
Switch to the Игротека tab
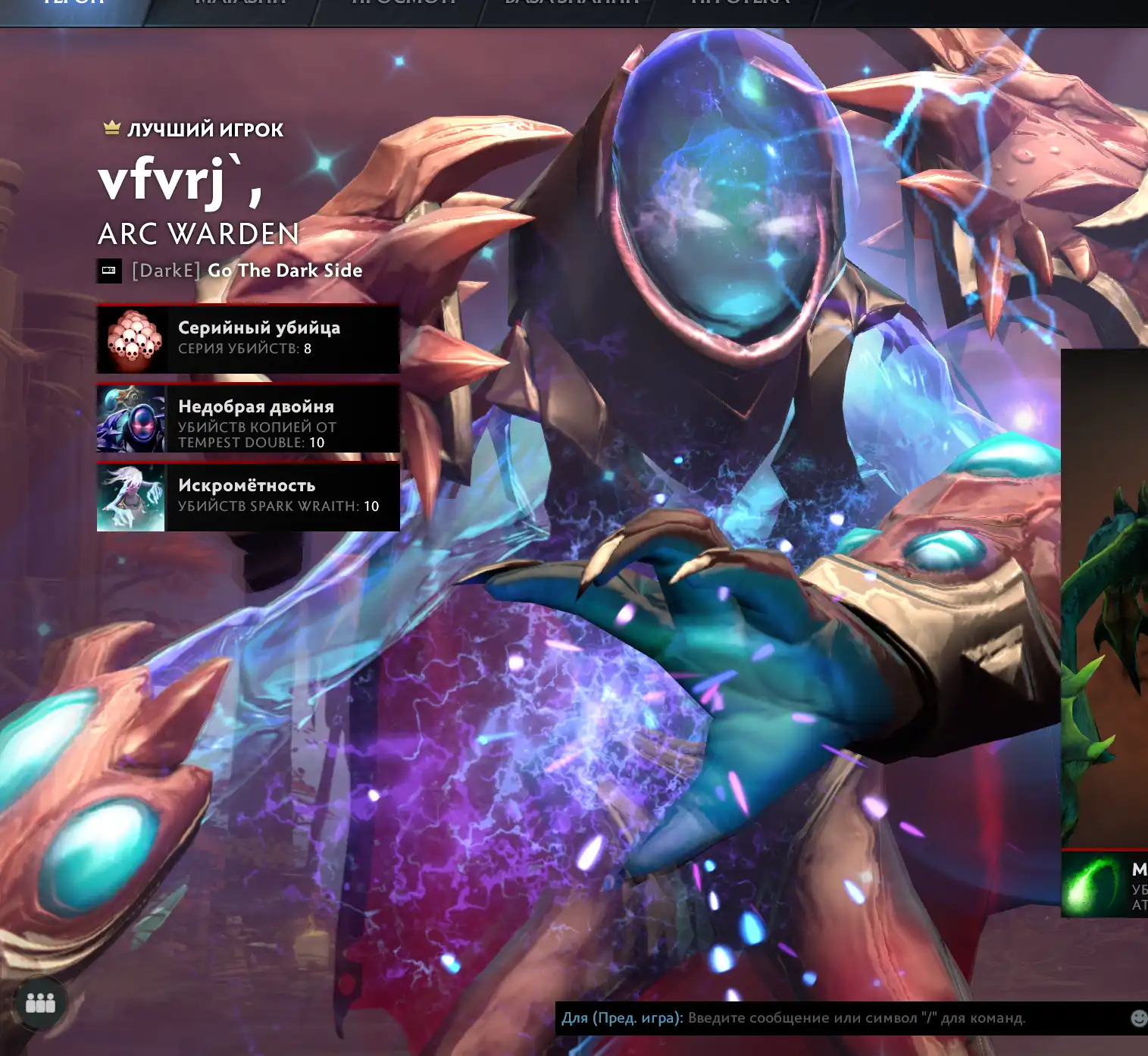740,4
